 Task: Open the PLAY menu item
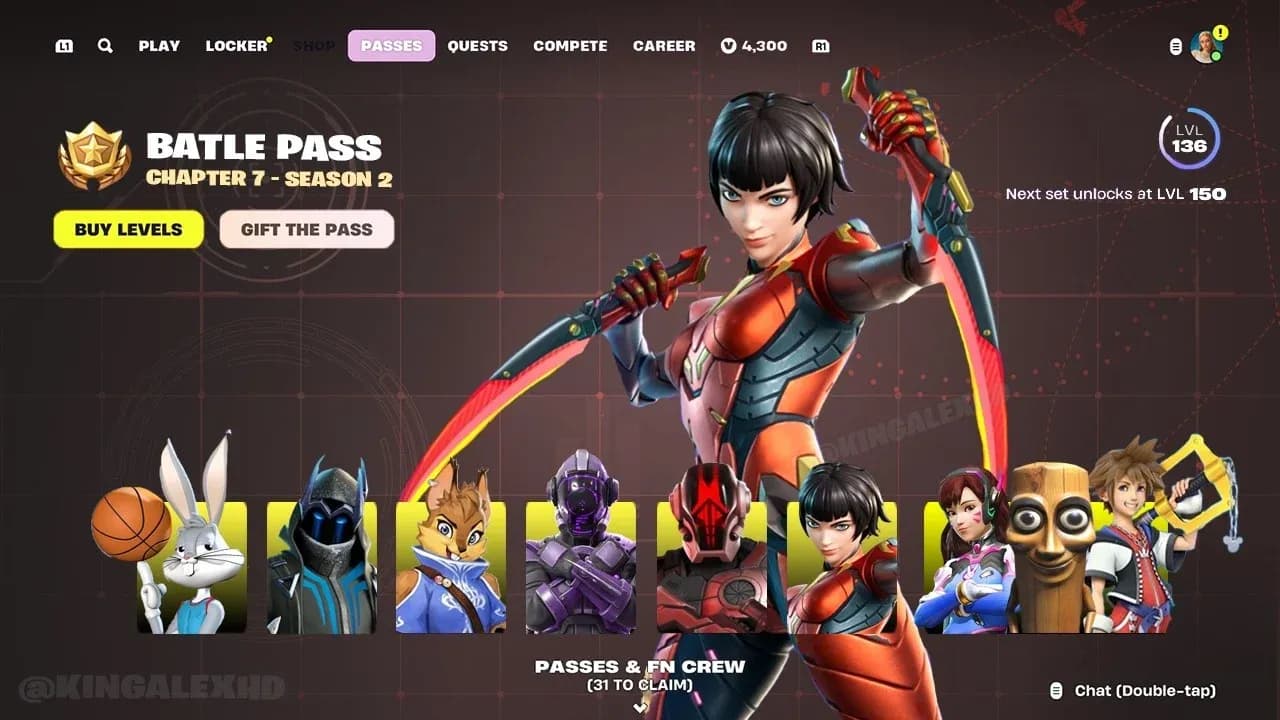(160, 45)
